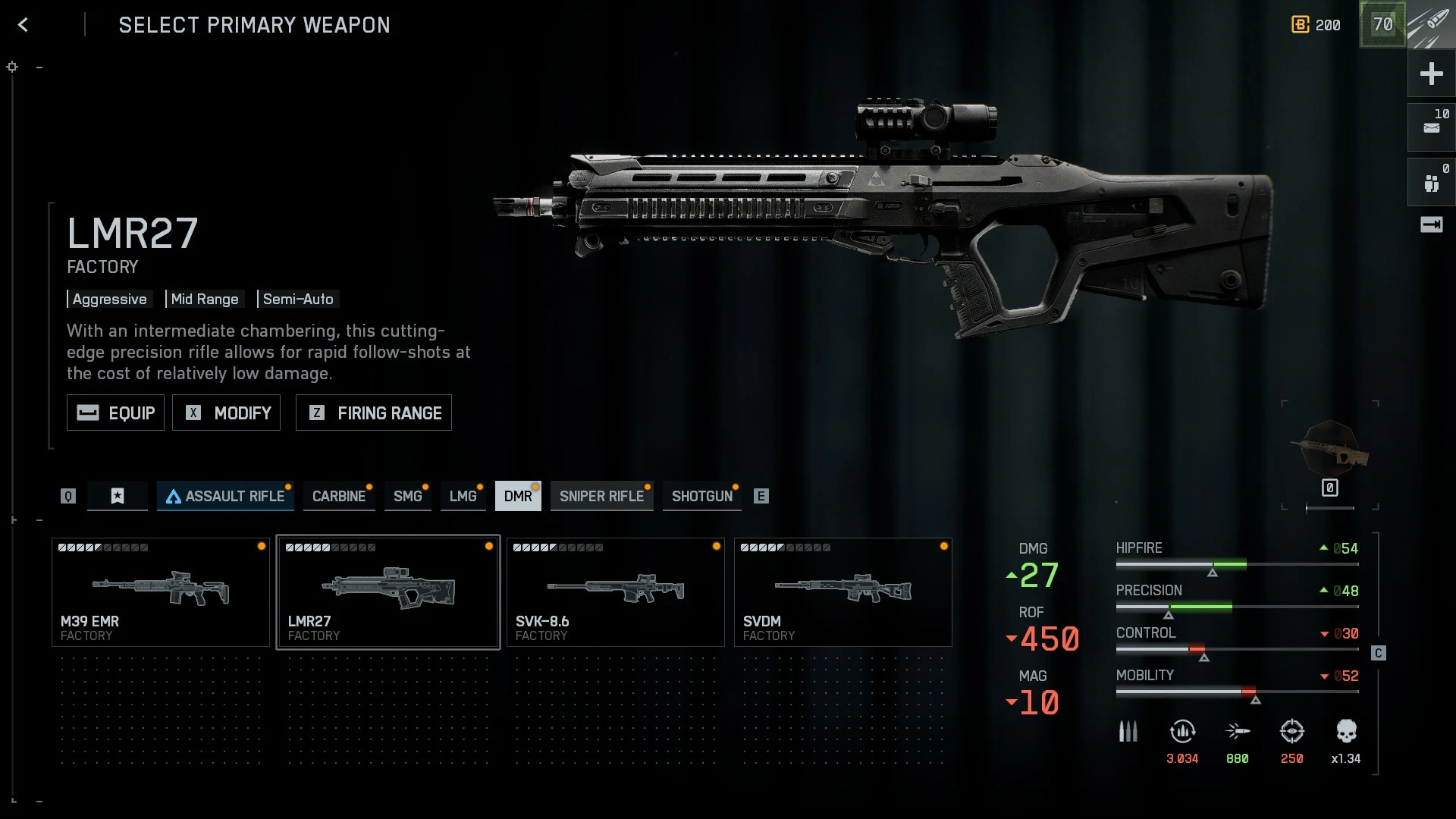
Task: Go back using the top-left arrow
Action: click(x=23, y=25)
